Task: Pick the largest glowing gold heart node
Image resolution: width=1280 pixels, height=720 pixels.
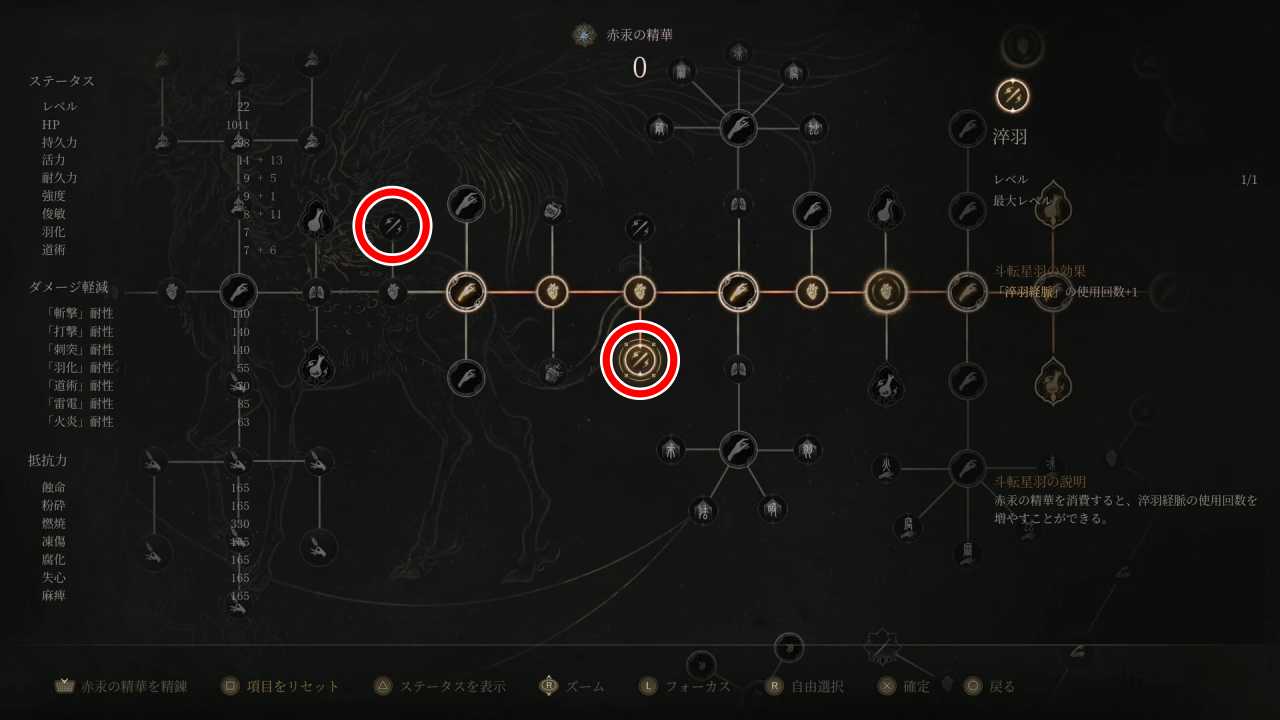Action: point(885,292)
